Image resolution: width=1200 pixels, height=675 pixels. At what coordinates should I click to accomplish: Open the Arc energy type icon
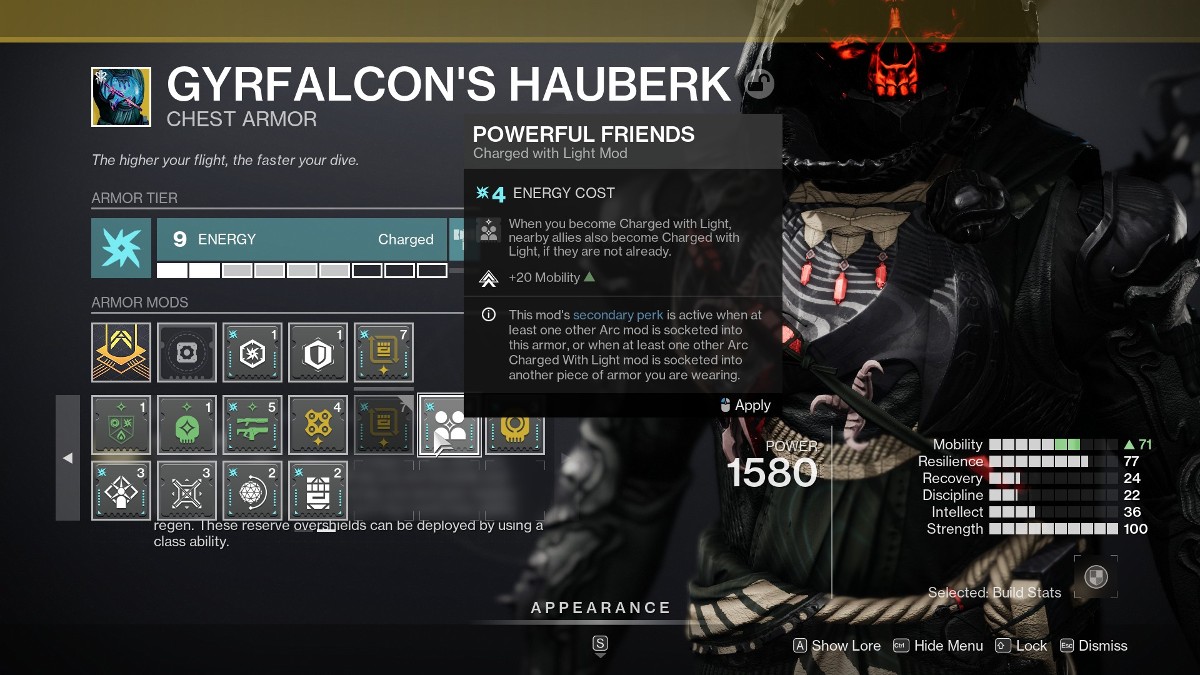pos(121,248)
